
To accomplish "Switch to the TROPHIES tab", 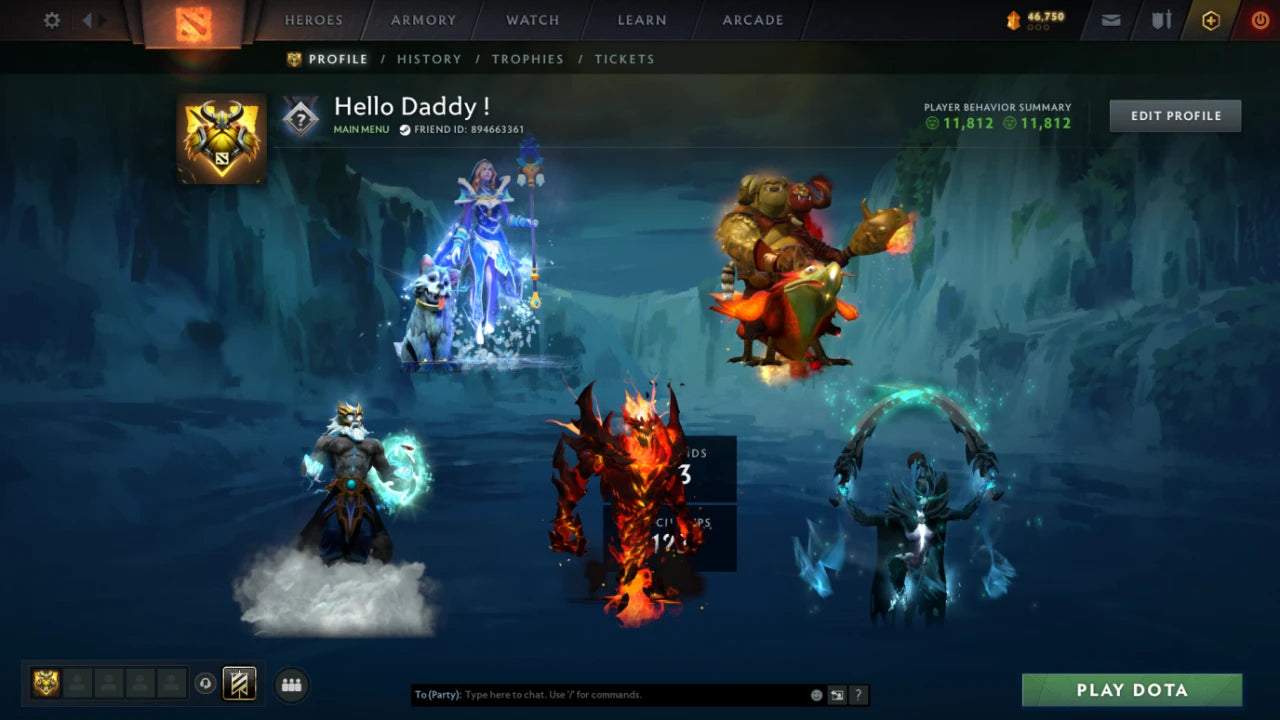I will [x=528, y=59].
